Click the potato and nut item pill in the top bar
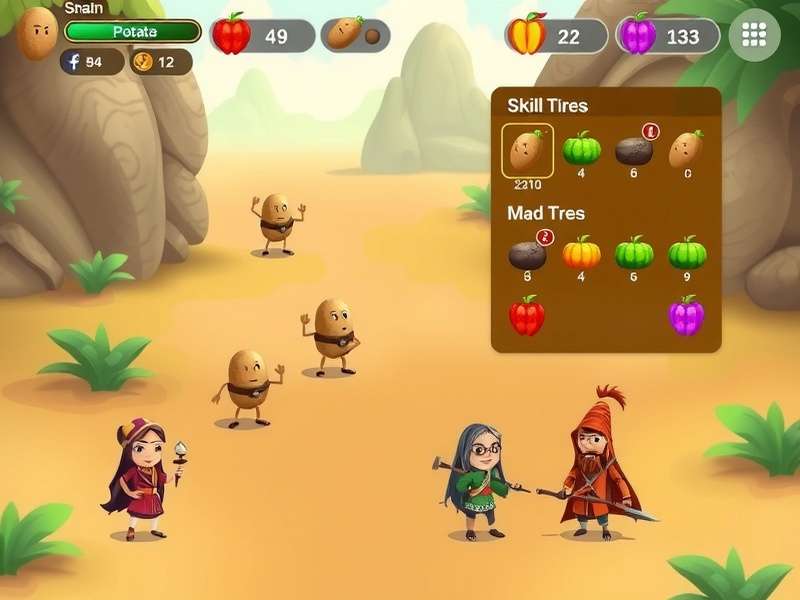The width and height of the screenshot is (800, 600). click(355, 36)
